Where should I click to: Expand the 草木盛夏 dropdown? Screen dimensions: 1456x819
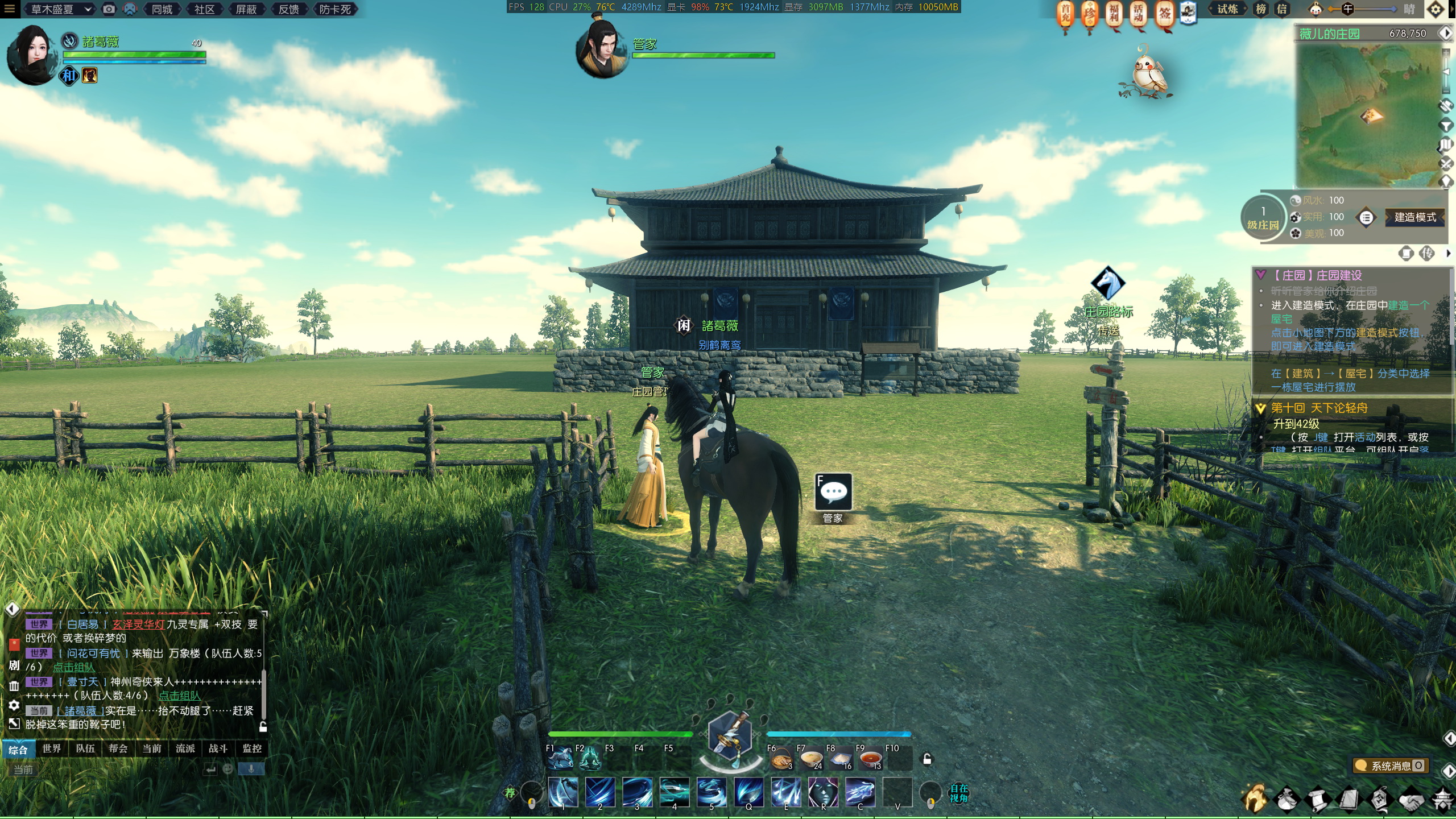coord(61,9)
